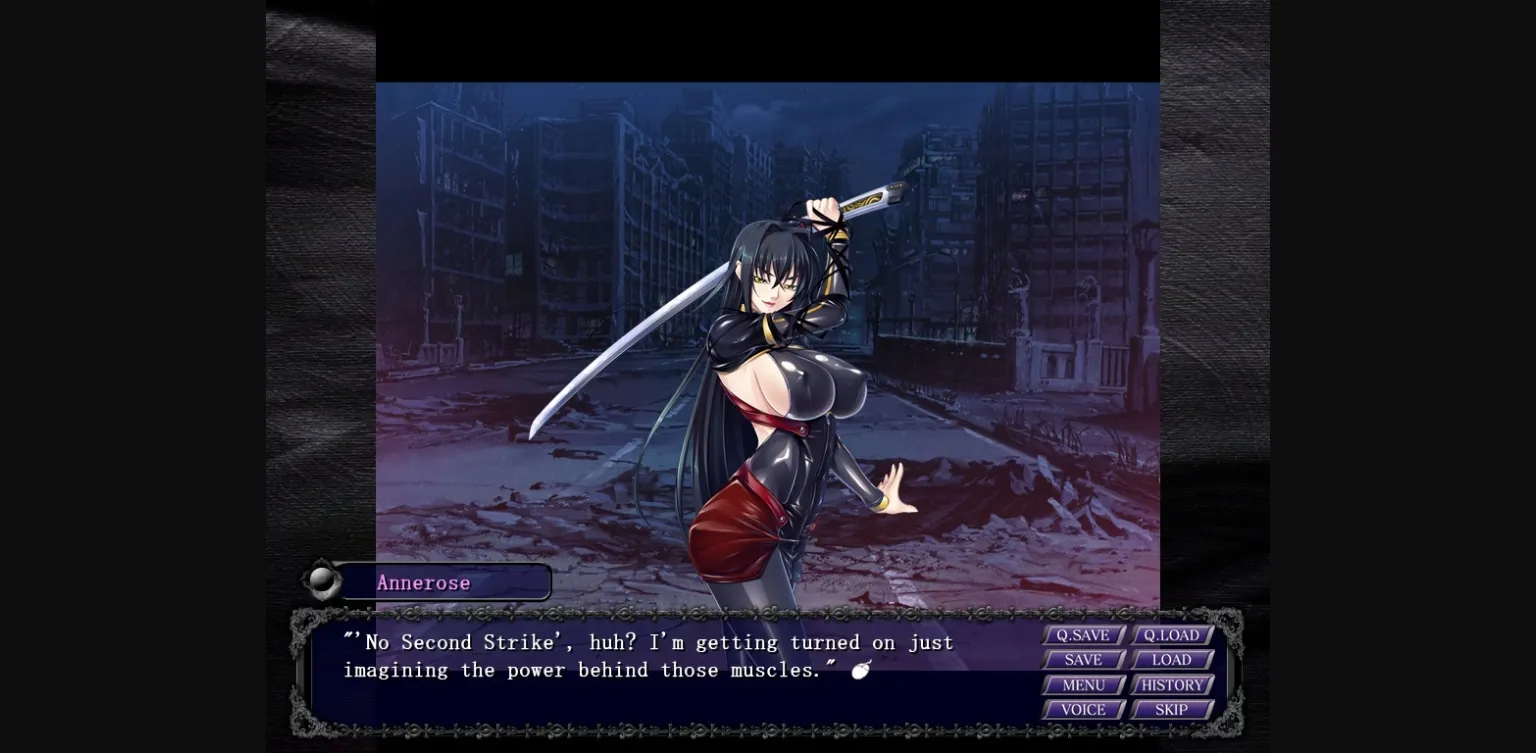Toggle voice playback using VOICE
The height and width of the screenshot is (753, 1536).
coord(1082,709)
